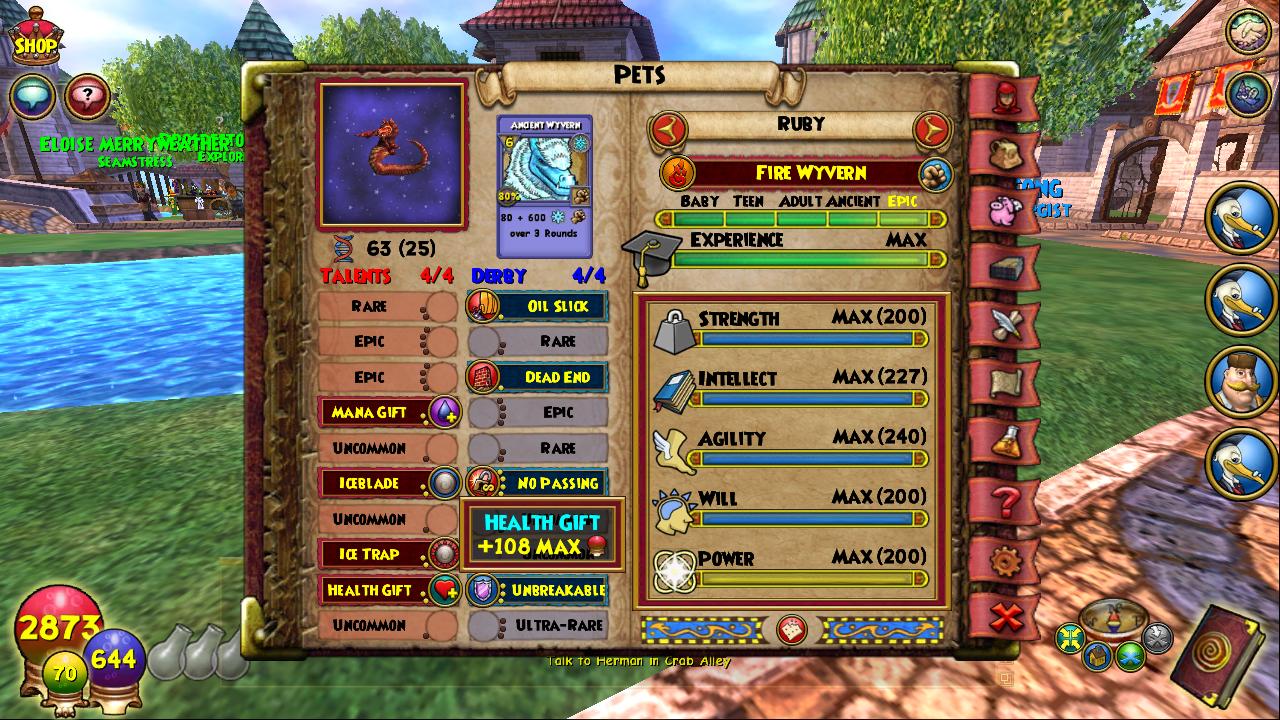Viewport: 1280px width, 720px height.
Task: Switch to the pink piggle pets tab
Action: point(1006,211)
